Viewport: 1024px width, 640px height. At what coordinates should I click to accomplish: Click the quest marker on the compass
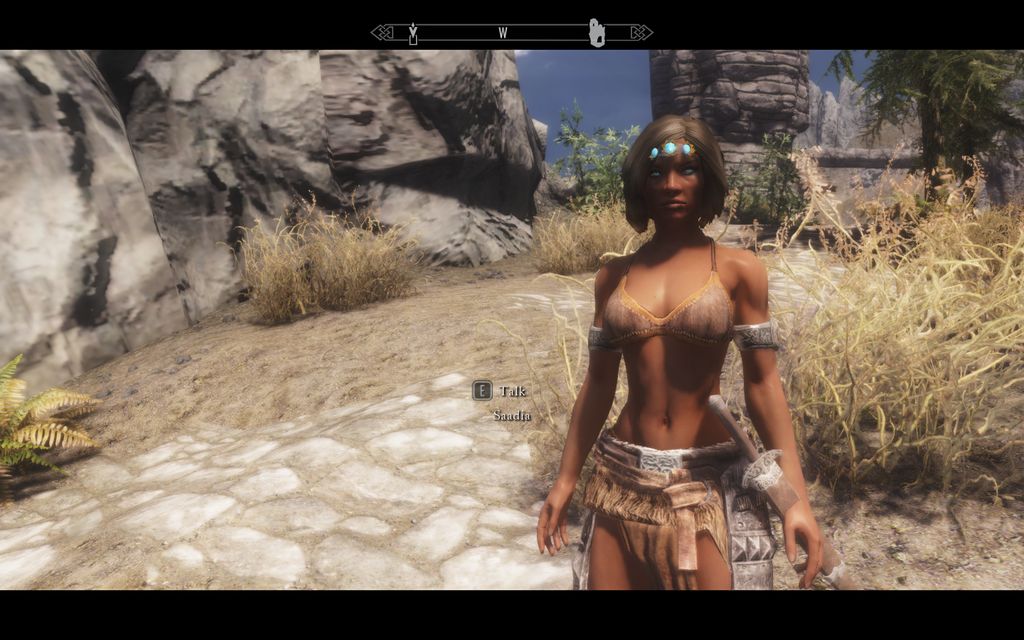pos(412,33)
